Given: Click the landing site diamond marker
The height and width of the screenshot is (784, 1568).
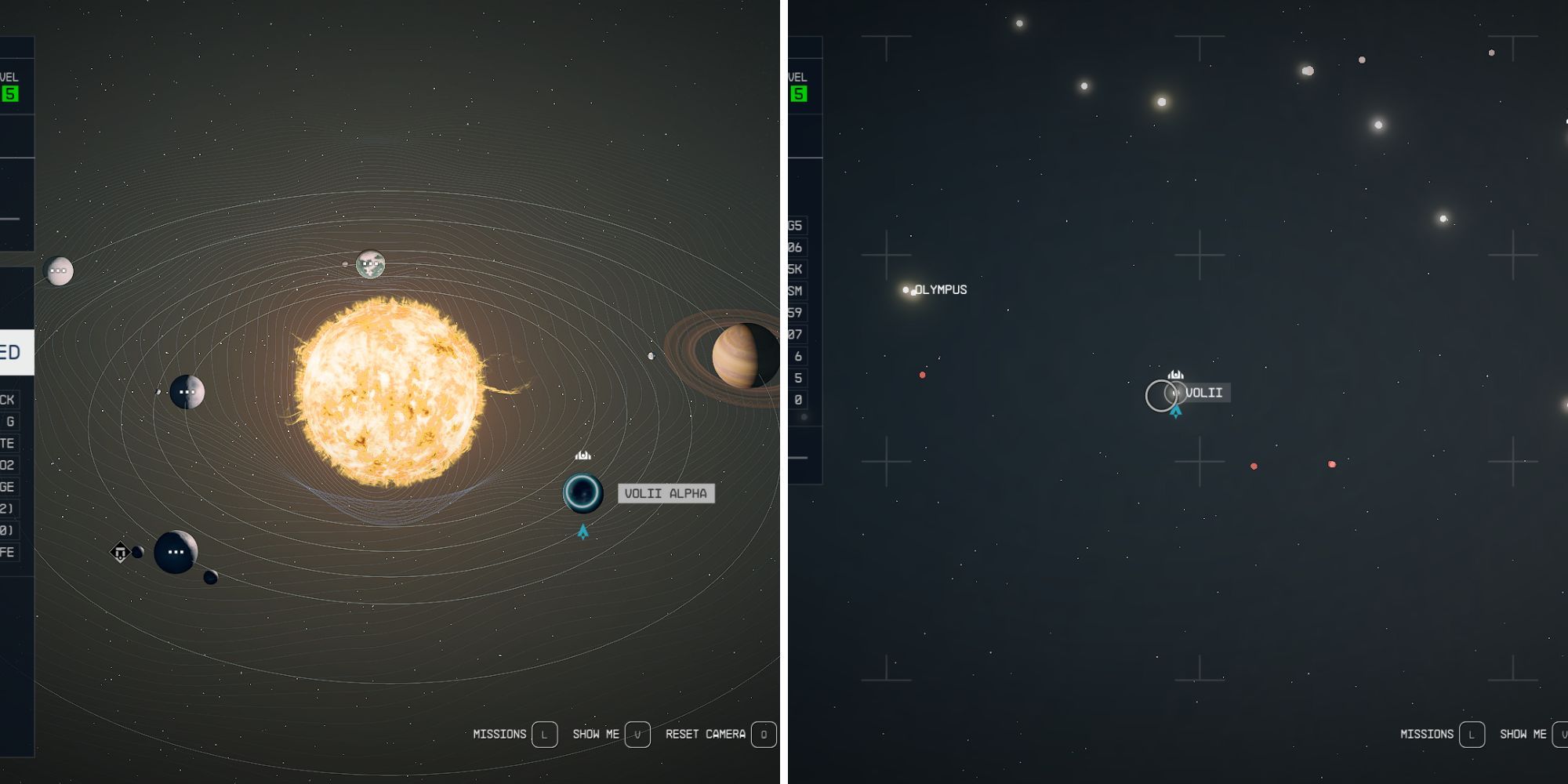Looking at the screenshot, I should pos(122,550).
